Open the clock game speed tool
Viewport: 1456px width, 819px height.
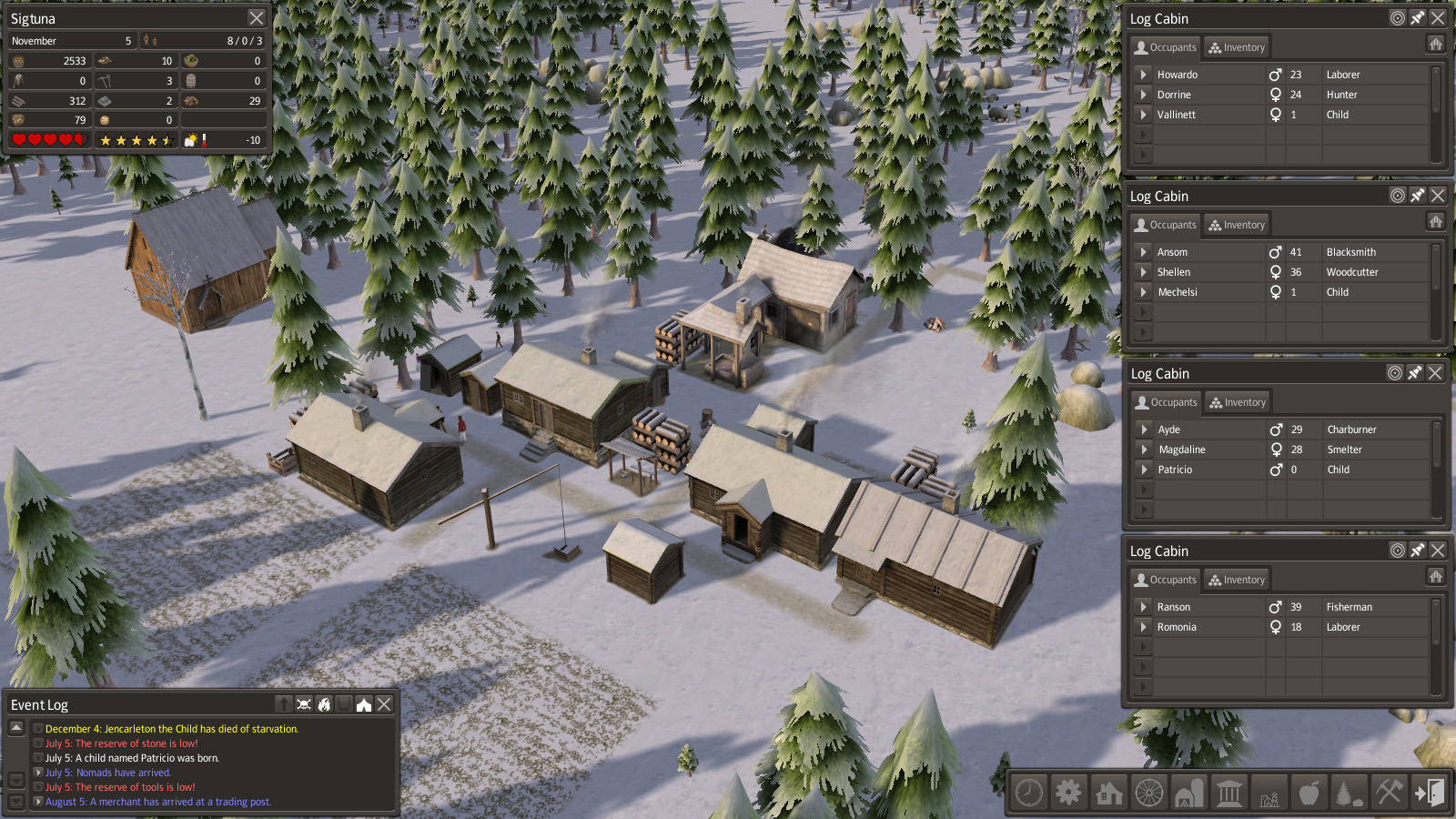pos(1029,793)
